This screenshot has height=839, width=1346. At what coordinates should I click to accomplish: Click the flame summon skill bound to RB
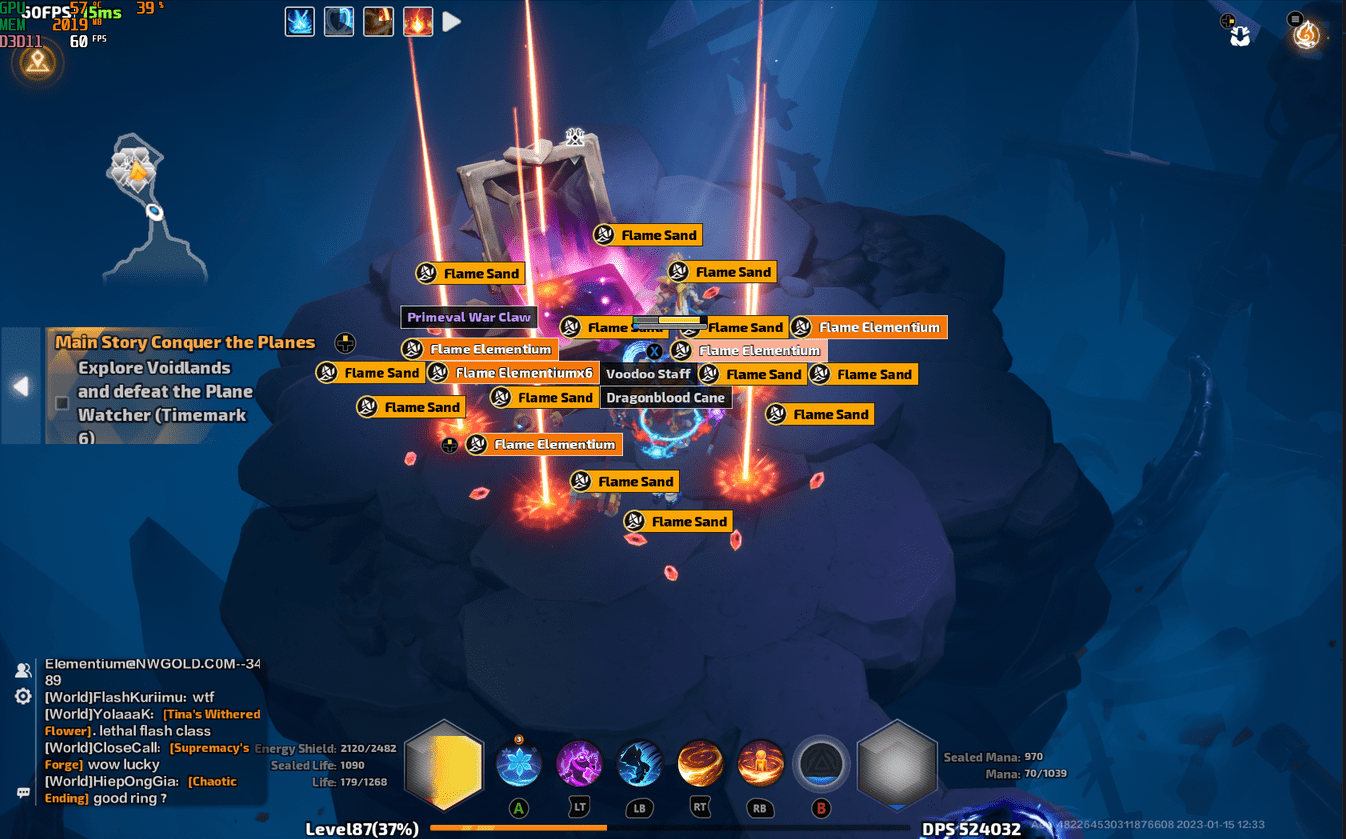point(760,763)
